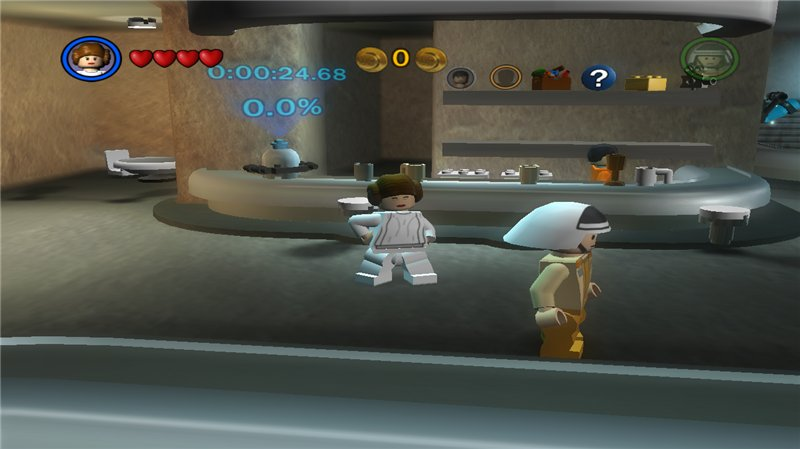The image size is (800, 449).
Task: Pick the gold brick shop icon
Action: (x=646, y=79)
